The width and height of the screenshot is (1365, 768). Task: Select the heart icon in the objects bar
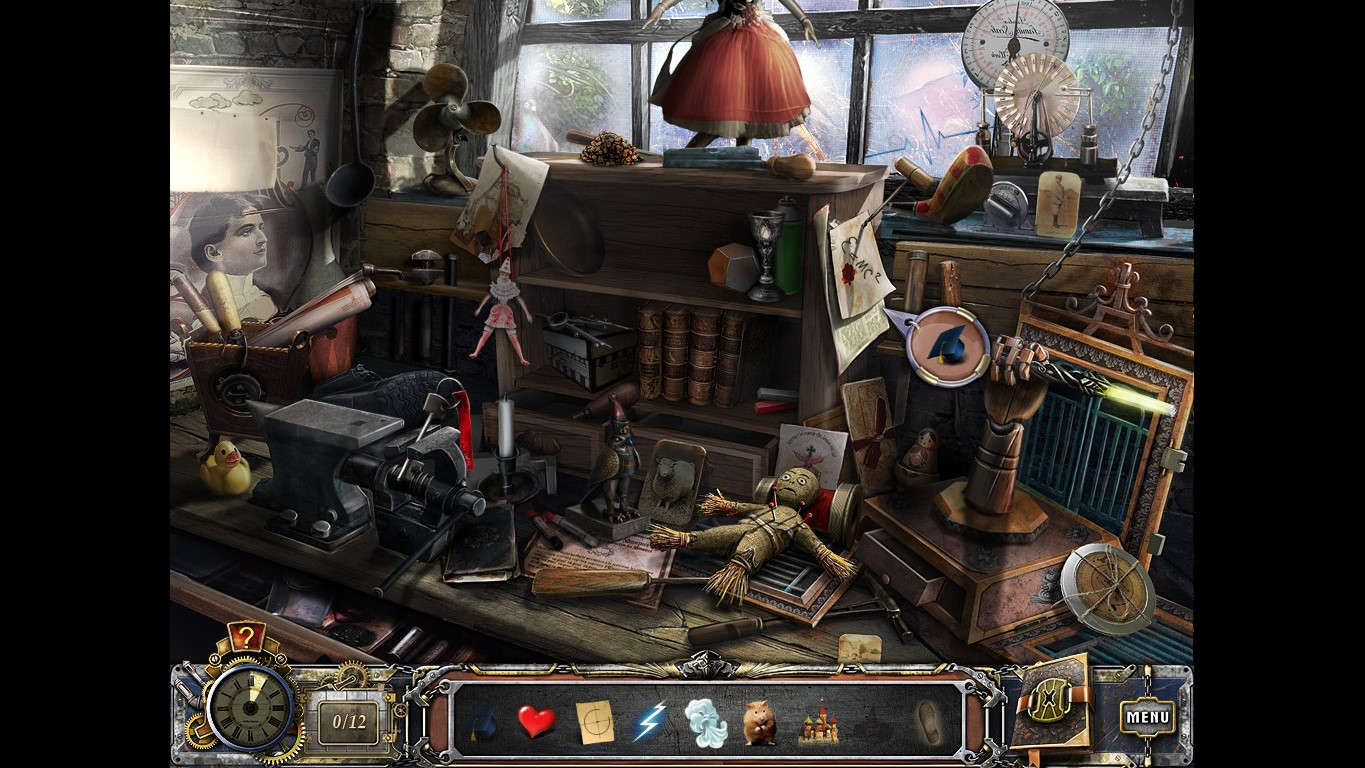point(535,722)
